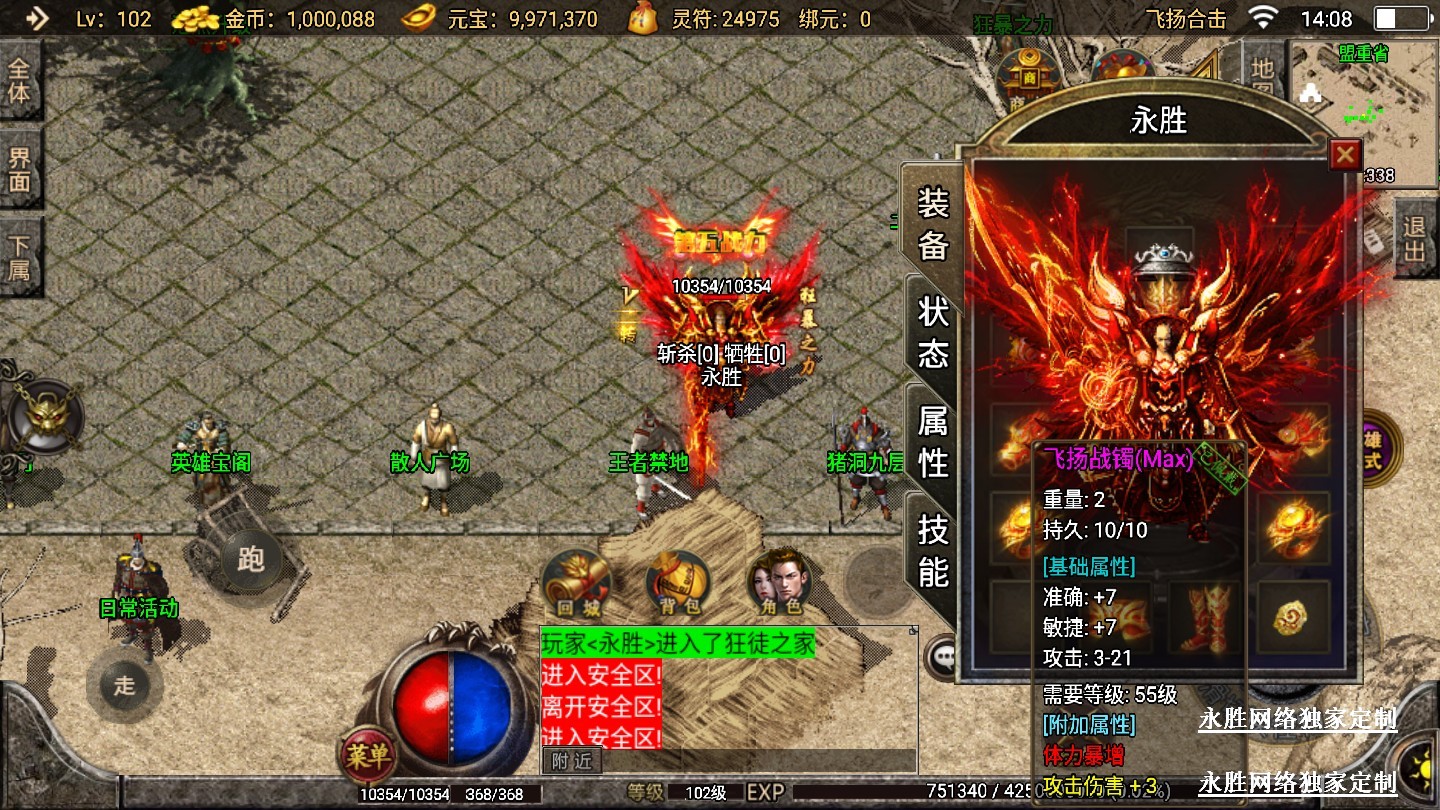
Task: Select the 属性 attributes tab
Action: pos(932,442)
